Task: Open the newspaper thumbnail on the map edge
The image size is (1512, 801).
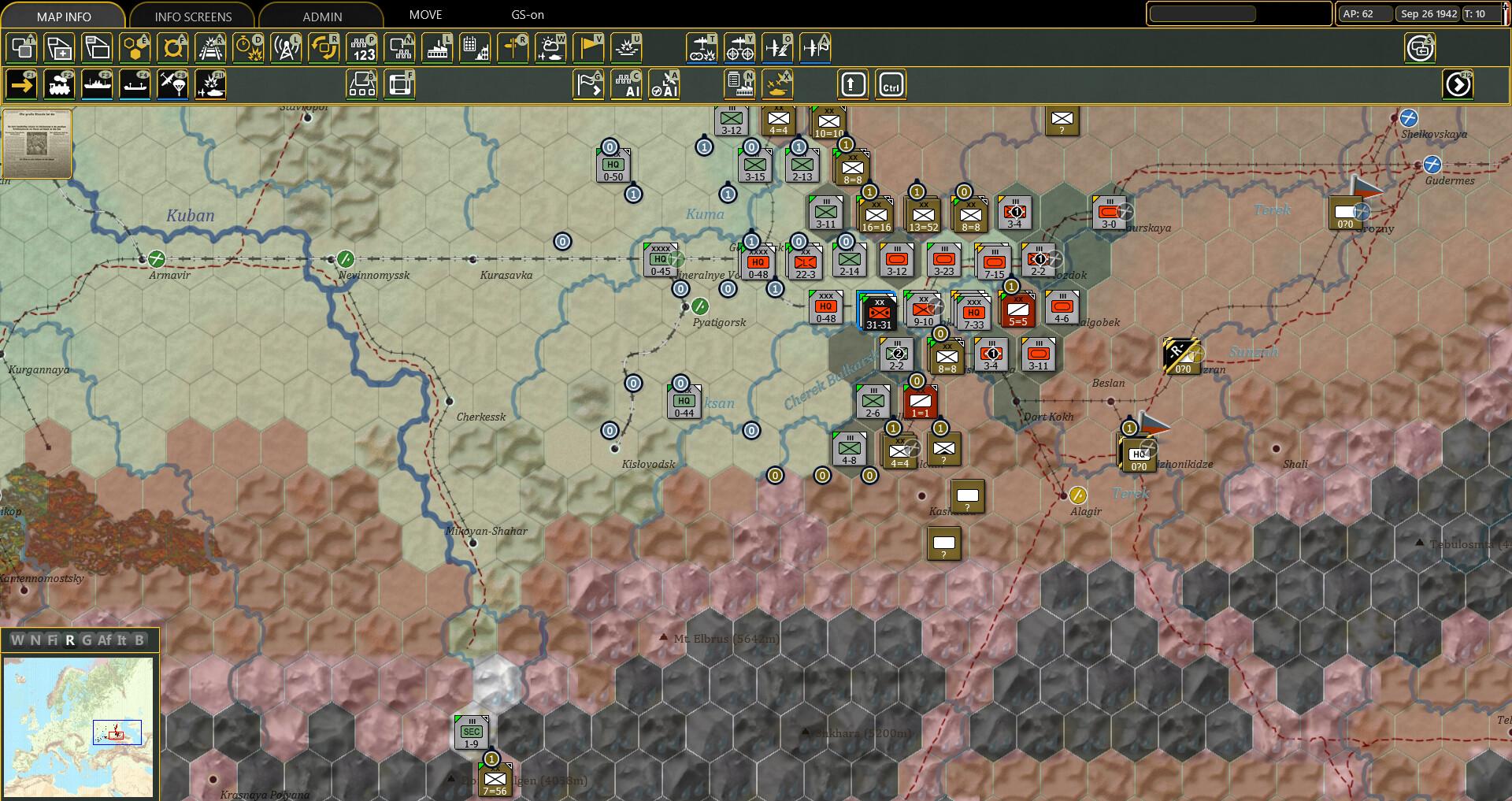Action: 36,144
